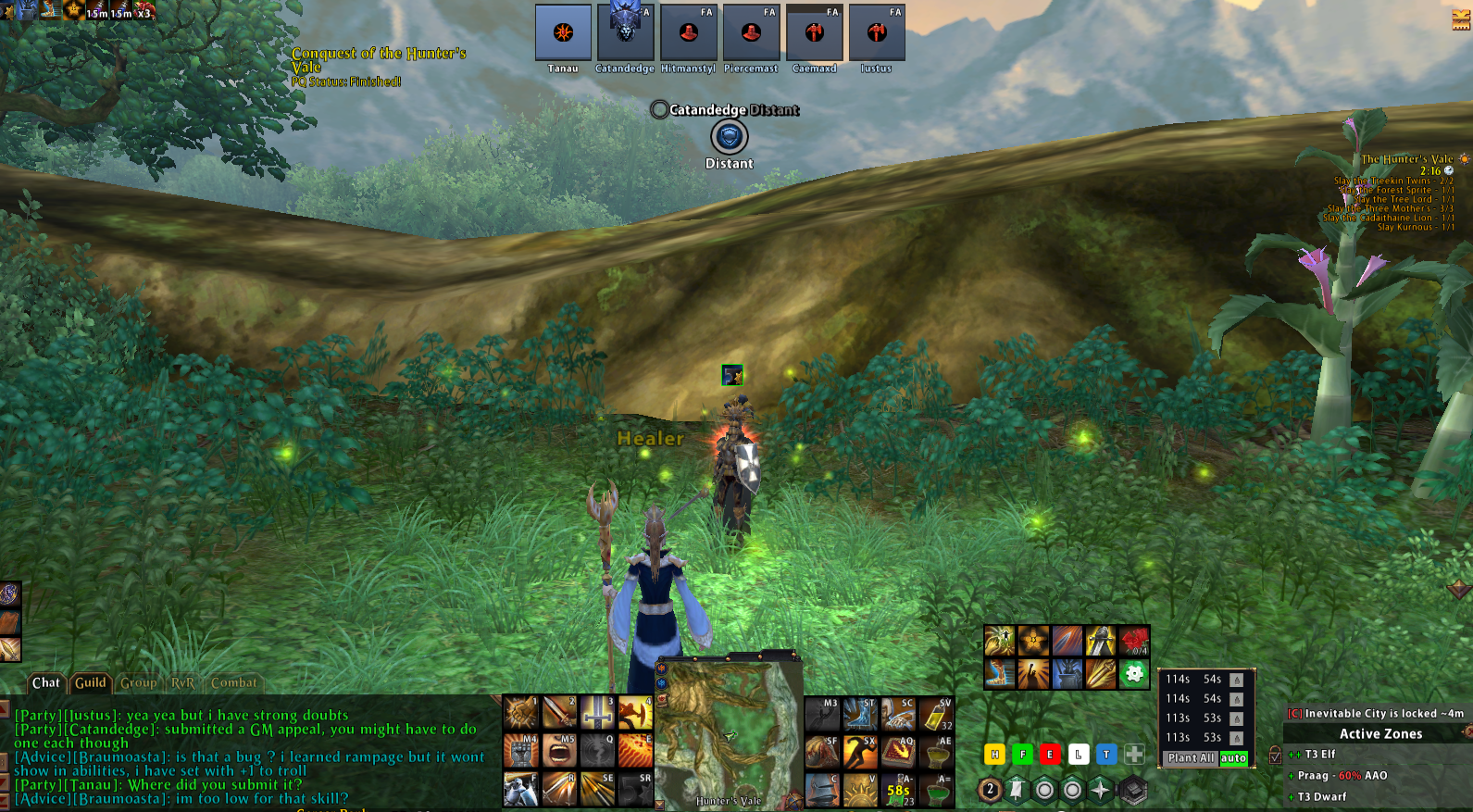The width and height of the screenshot is (1473, 812).
Task: Activate the running-figure sprint ability labeled SX
Action: pos(861,754)
